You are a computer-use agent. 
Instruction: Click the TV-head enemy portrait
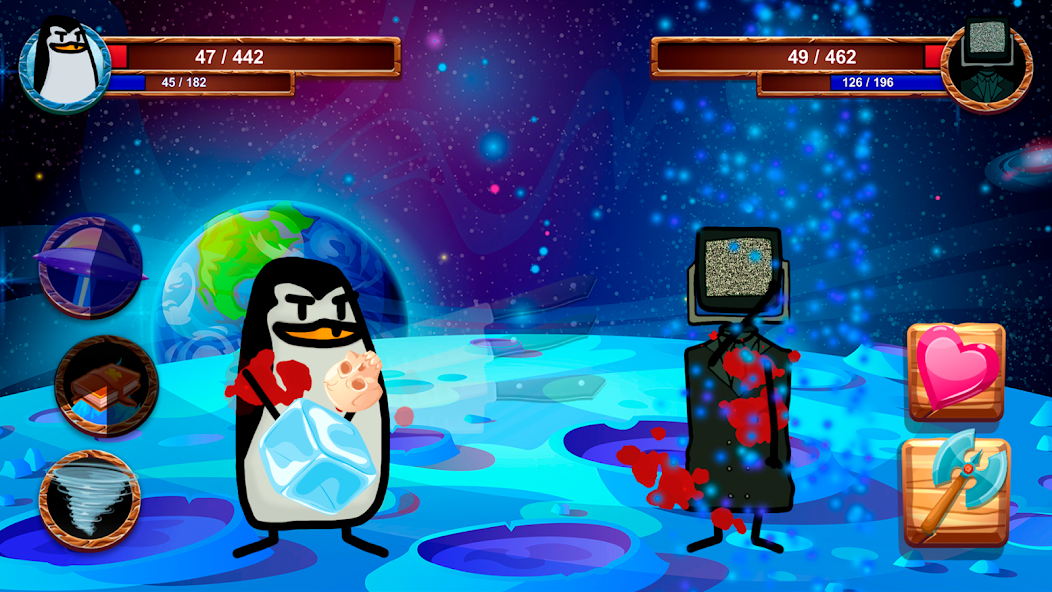[x=986, y=64]
